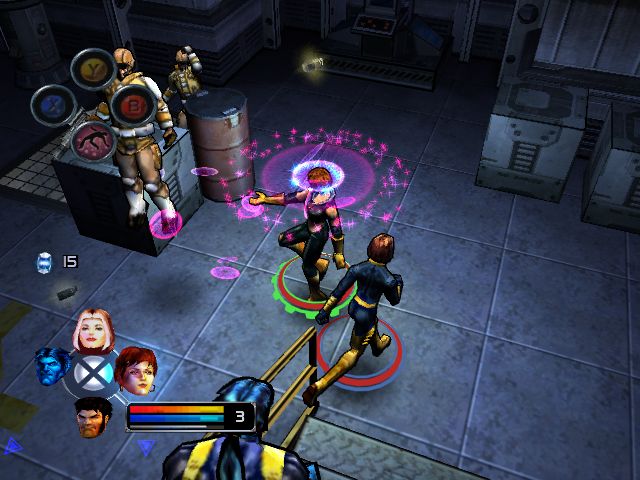Activate the red leaping-figure power icon
640x480 pixels.
[92, 142]
